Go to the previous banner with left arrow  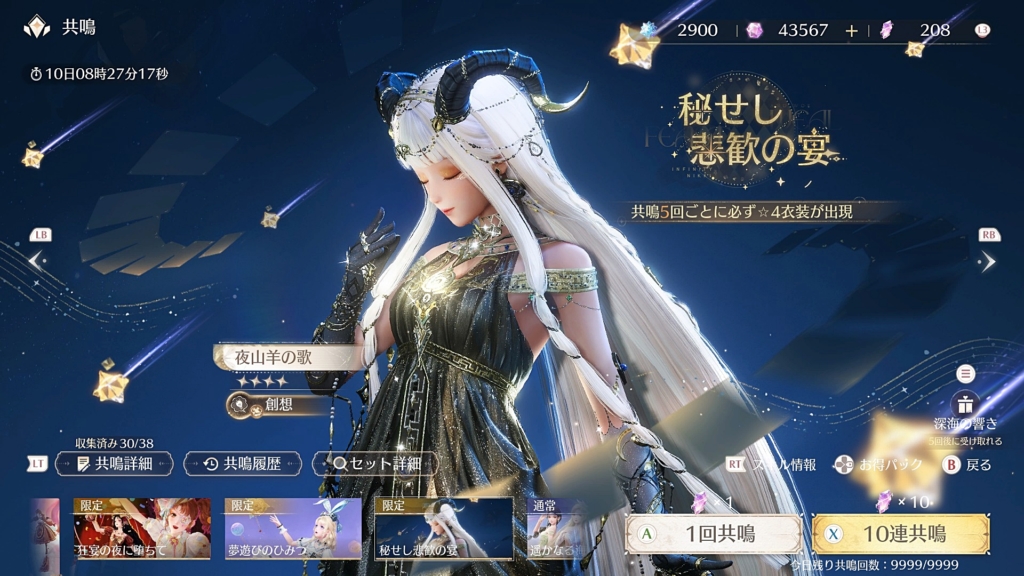pos(37,261)
